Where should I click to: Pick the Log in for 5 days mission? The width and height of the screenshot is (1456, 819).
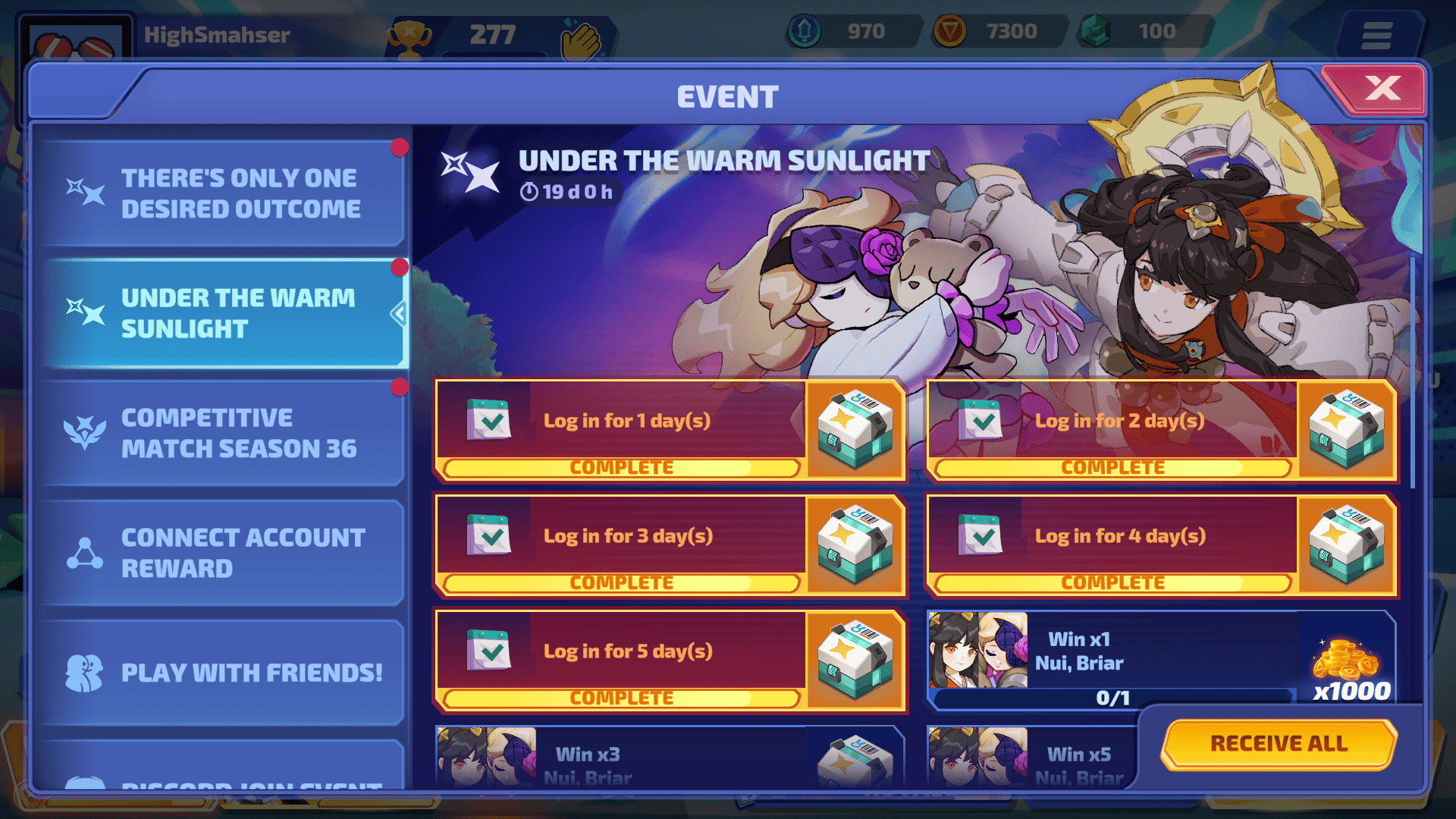[x=628, y=651]
